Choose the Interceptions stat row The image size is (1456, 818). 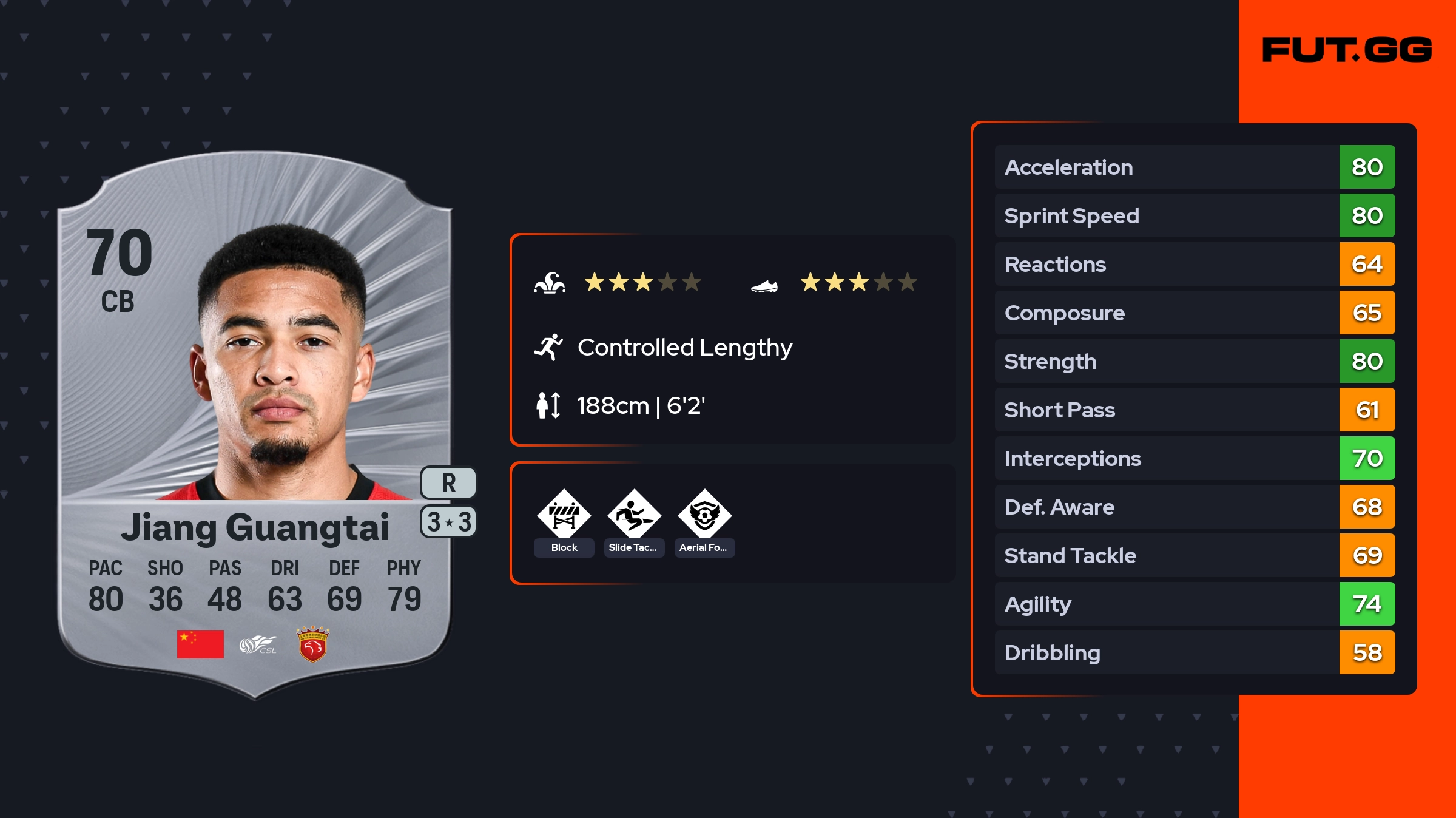tap(1194, 458)
